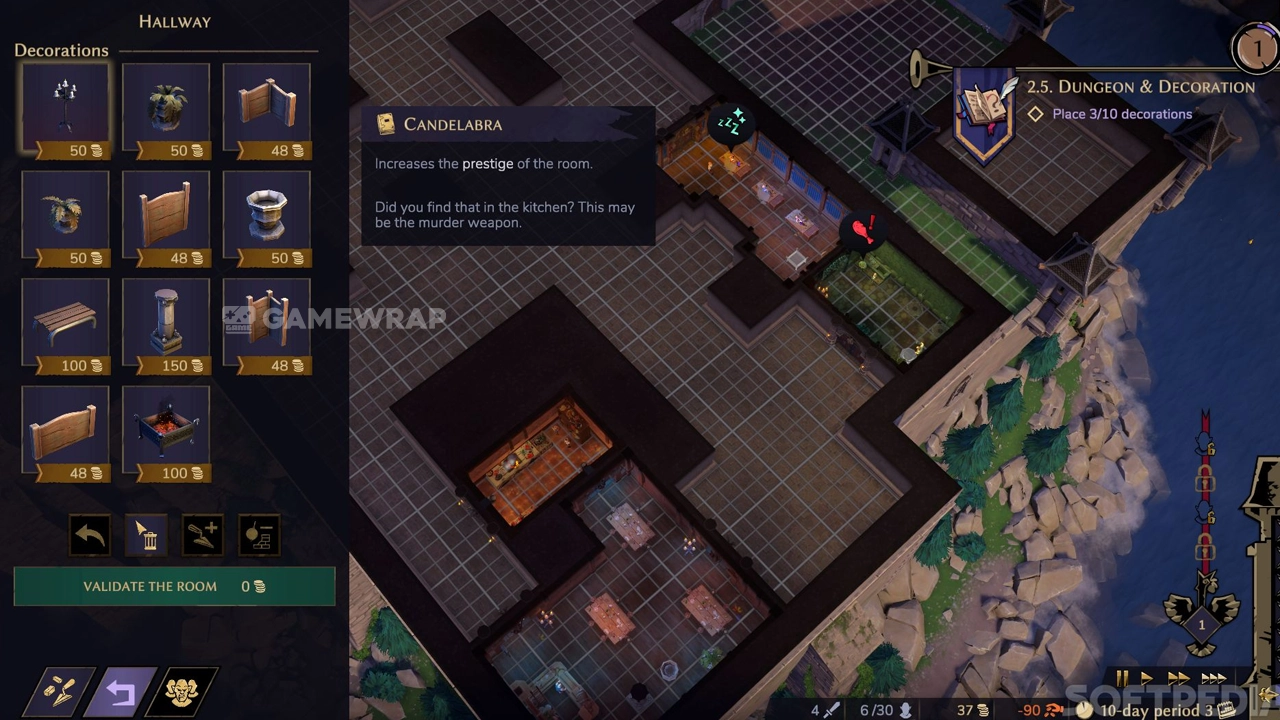Set game speed to normal play
The height and width of the screenshot is (720, 1280).
[1147, 679]
